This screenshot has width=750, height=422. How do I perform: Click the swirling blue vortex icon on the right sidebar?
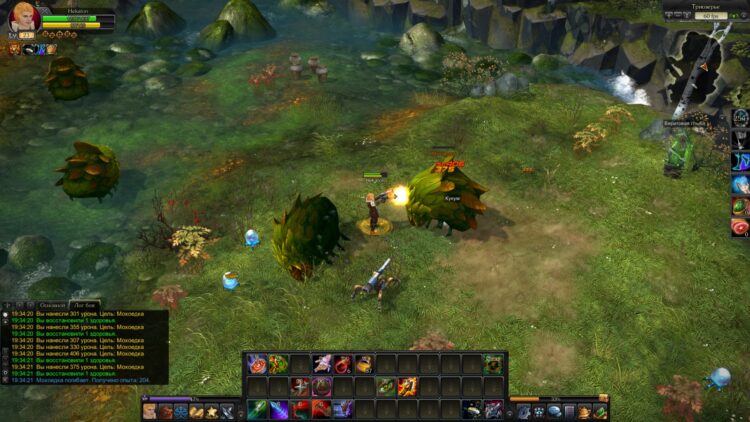tap(740, 162)
